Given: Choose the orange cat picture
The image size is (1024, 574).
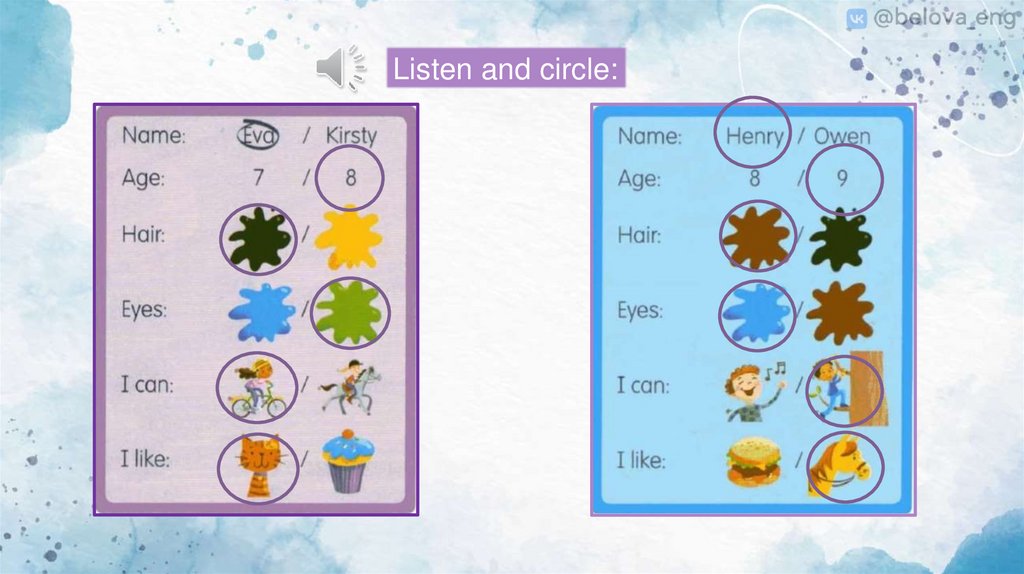Looking at the screenshot, I should pos(258,465).
